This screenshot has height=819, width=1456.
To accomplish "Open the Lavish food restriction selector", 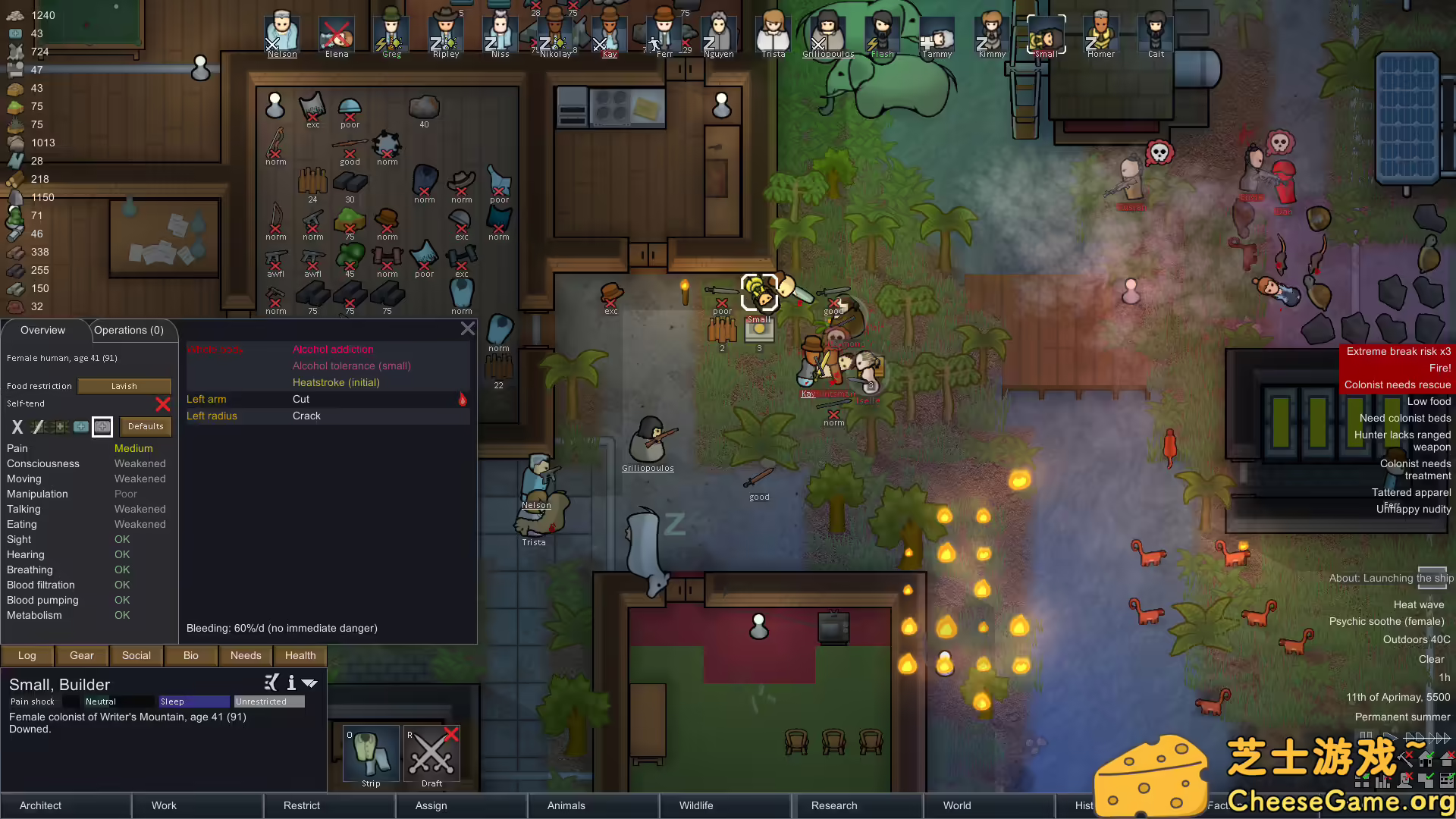I will pos(124,386).
